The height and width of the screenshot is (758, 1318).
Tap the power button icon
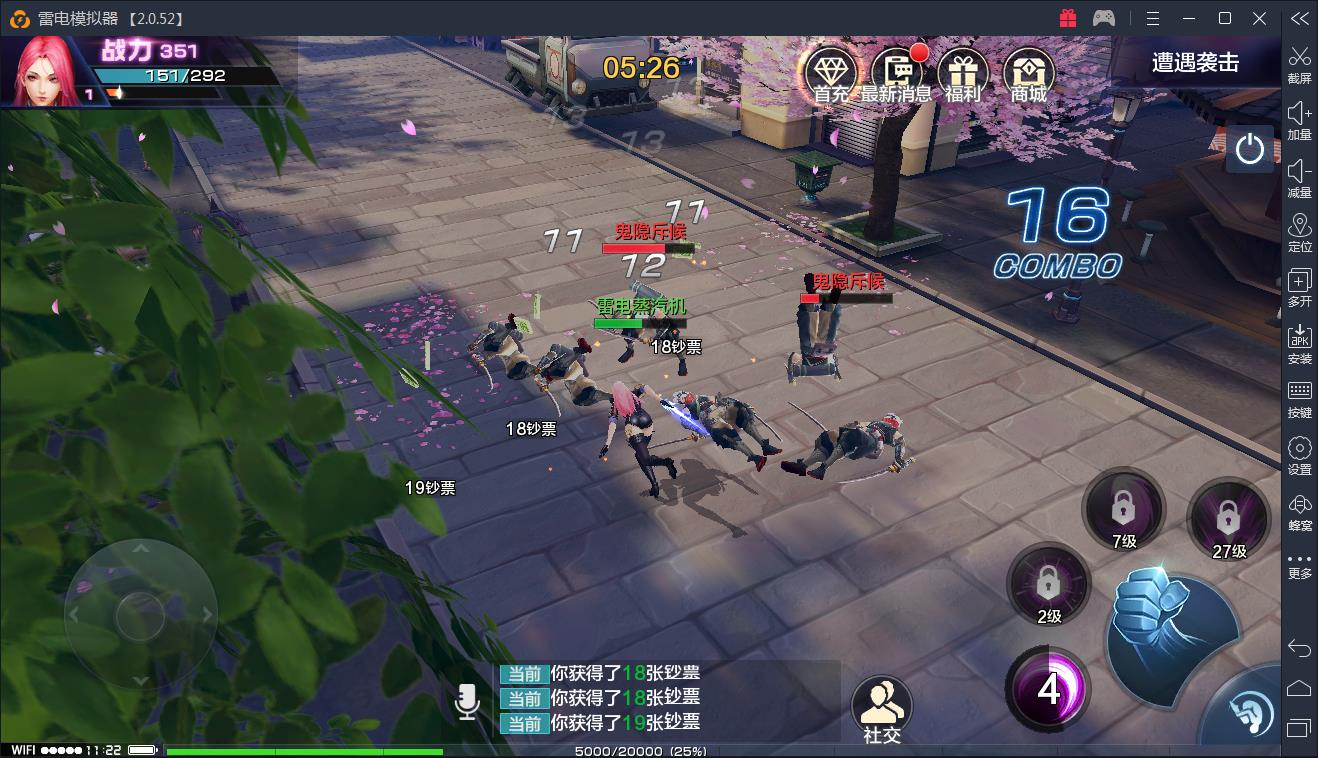(x=1249, y=150)
